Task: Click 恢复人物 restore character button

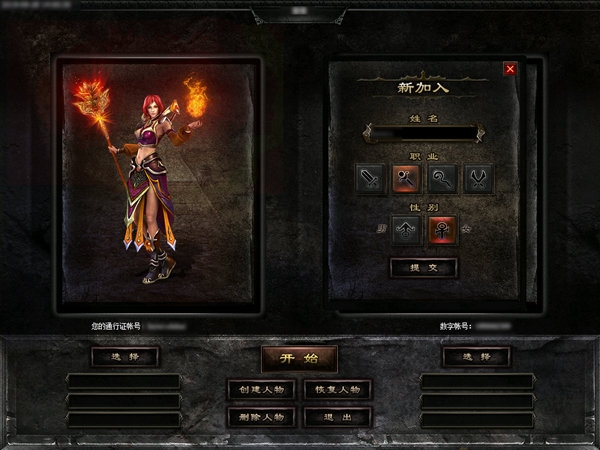Action: click(338, 389)
